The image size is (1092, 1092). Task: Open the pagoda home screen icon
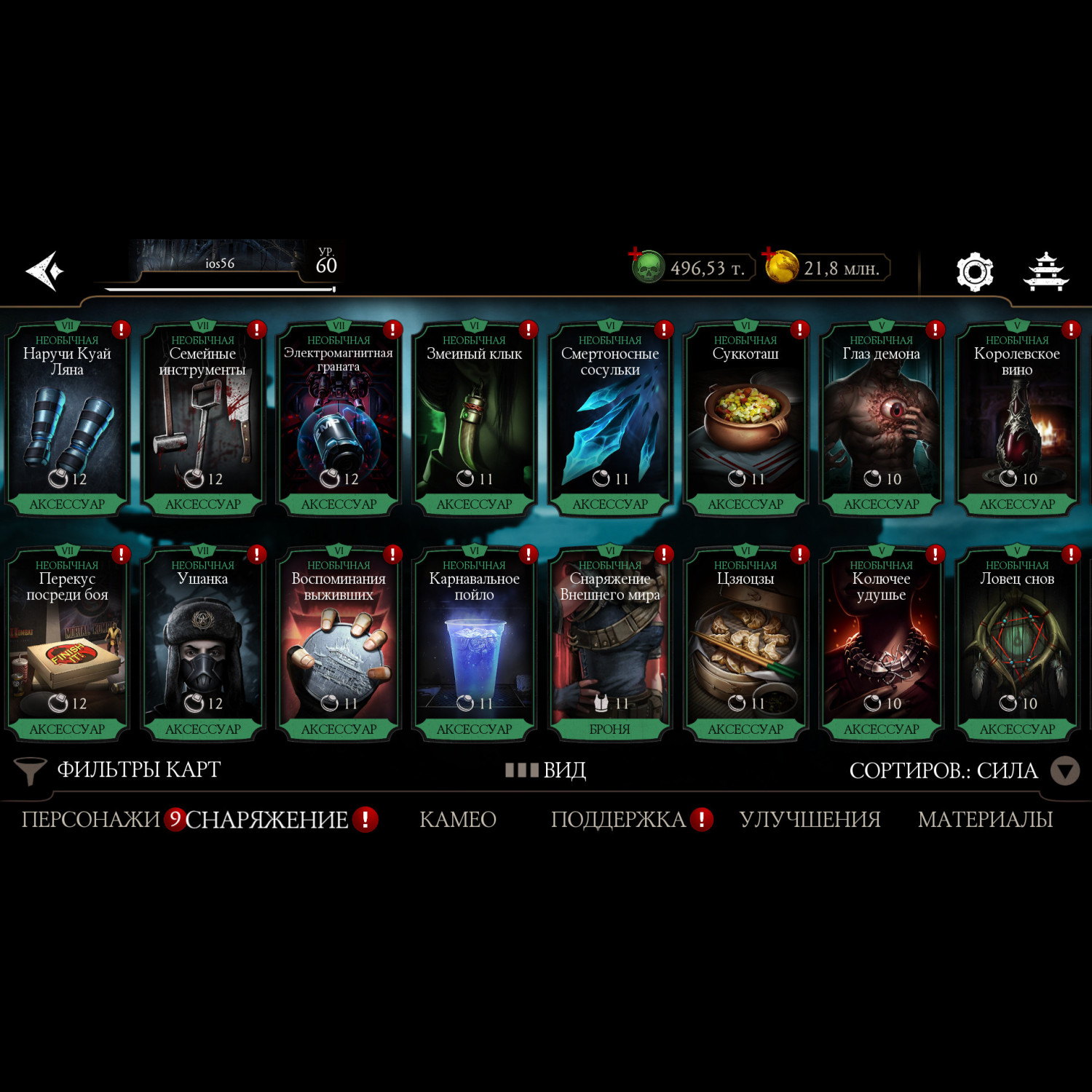[x=1045, y=272]
